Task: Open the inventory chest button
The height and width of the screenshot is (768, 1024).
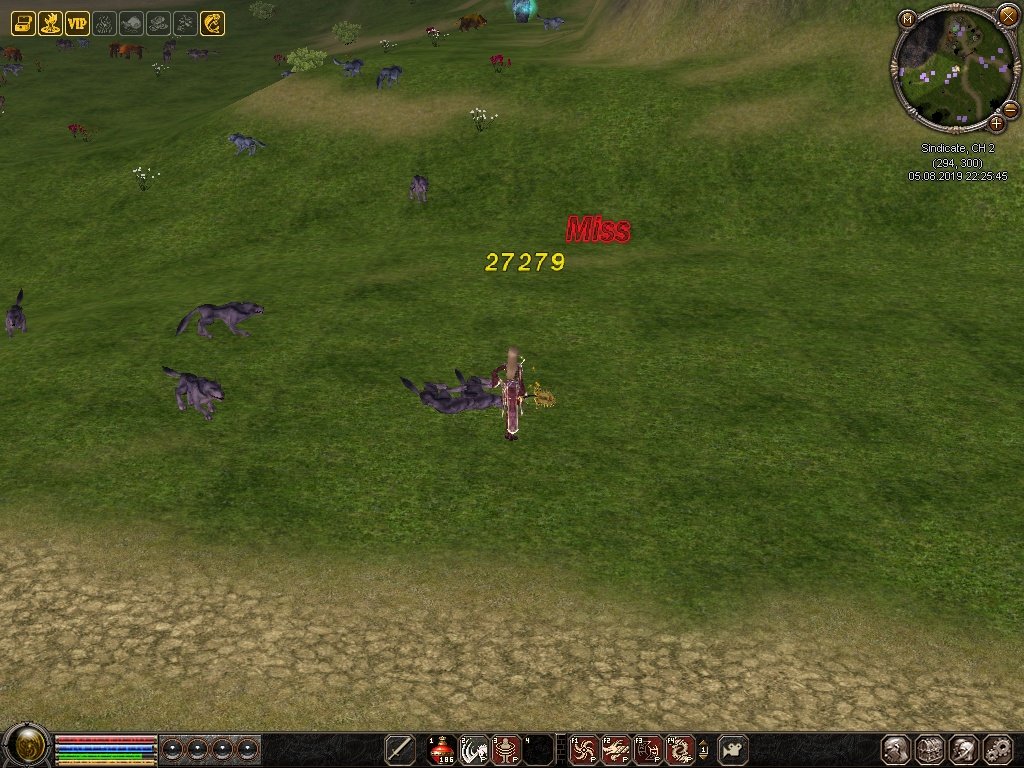Action: click(x=930, y=750)
